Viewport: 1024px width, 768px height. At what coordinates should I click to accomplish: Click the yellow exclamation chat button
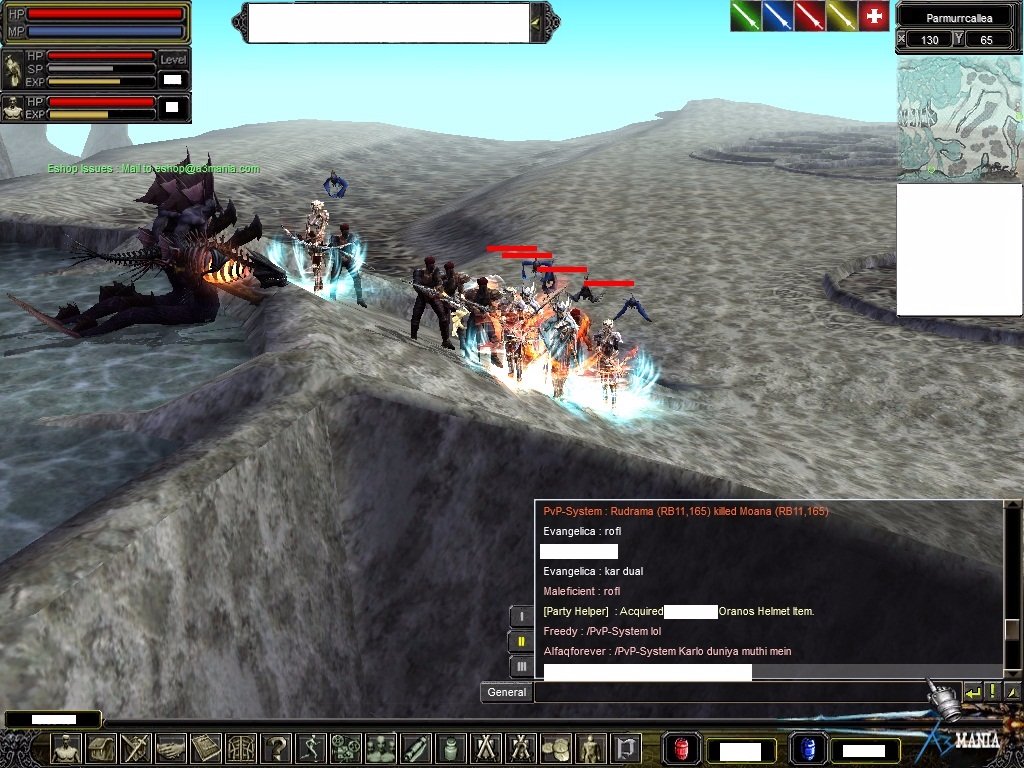(993, 691)
